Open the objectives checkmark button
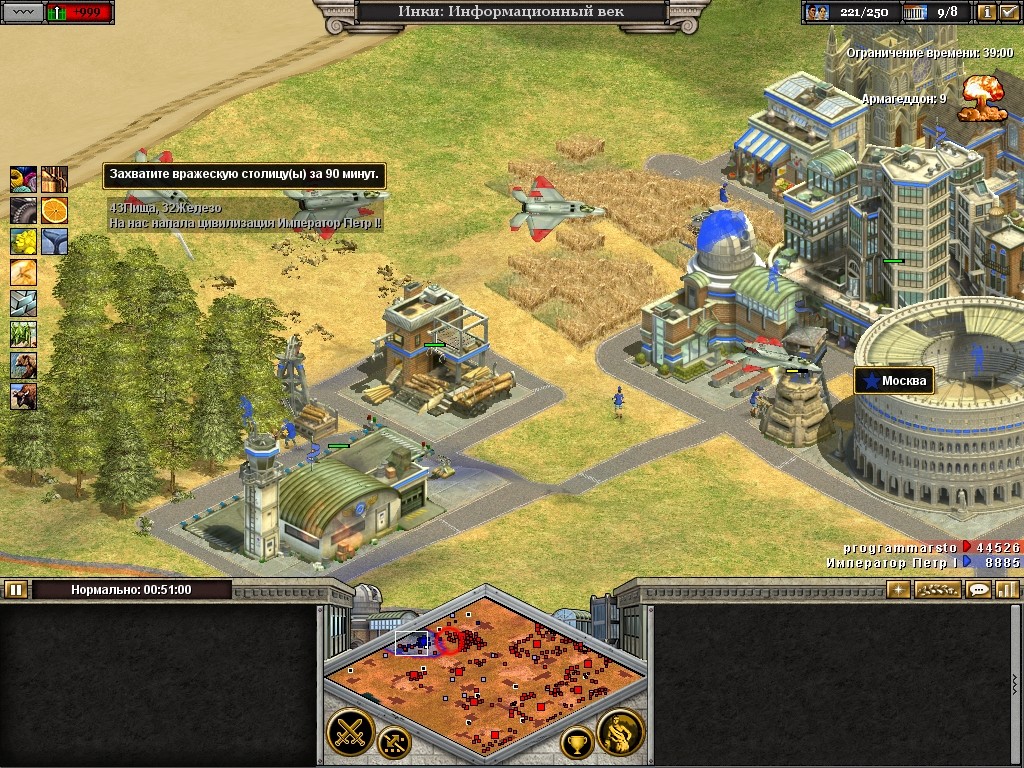 [1008, 12]
